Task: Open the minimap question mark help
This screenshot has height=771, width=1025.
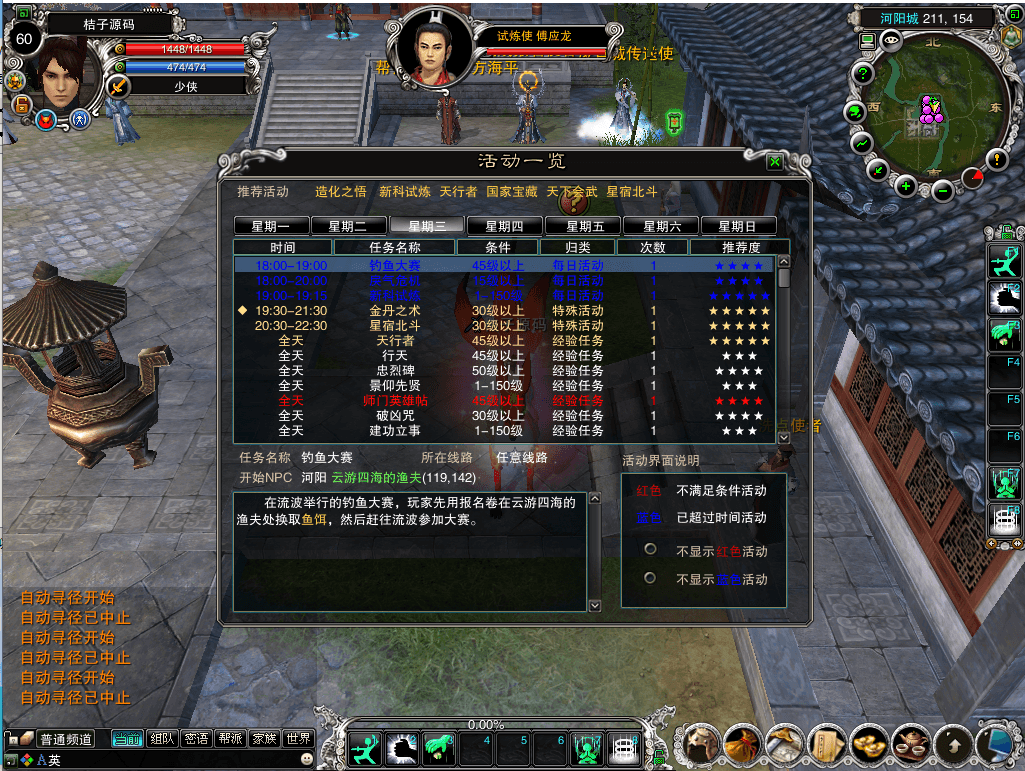Action: [x=861, y=73]
